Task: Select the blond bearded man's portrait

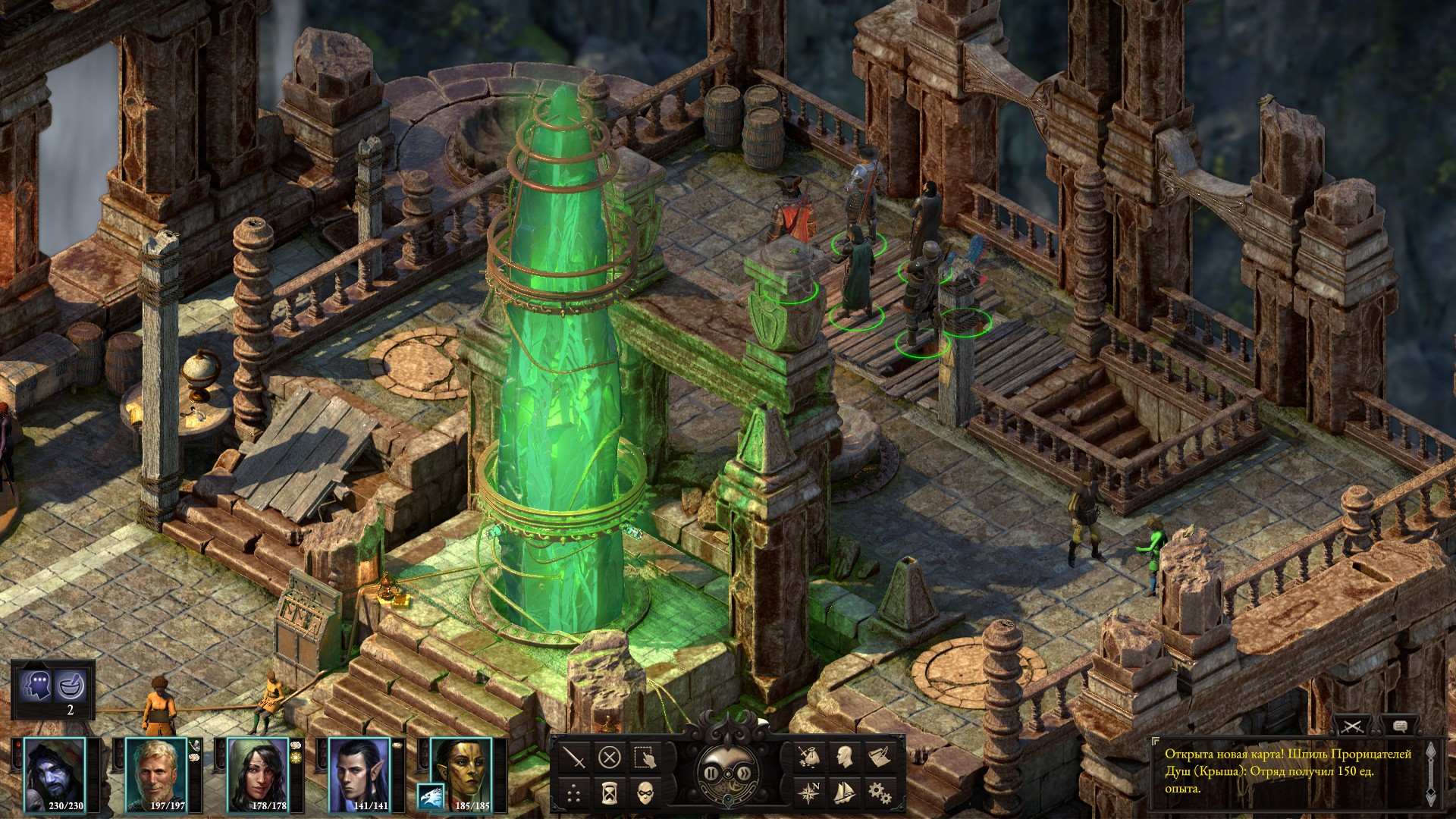Action: tap(156, 775)
